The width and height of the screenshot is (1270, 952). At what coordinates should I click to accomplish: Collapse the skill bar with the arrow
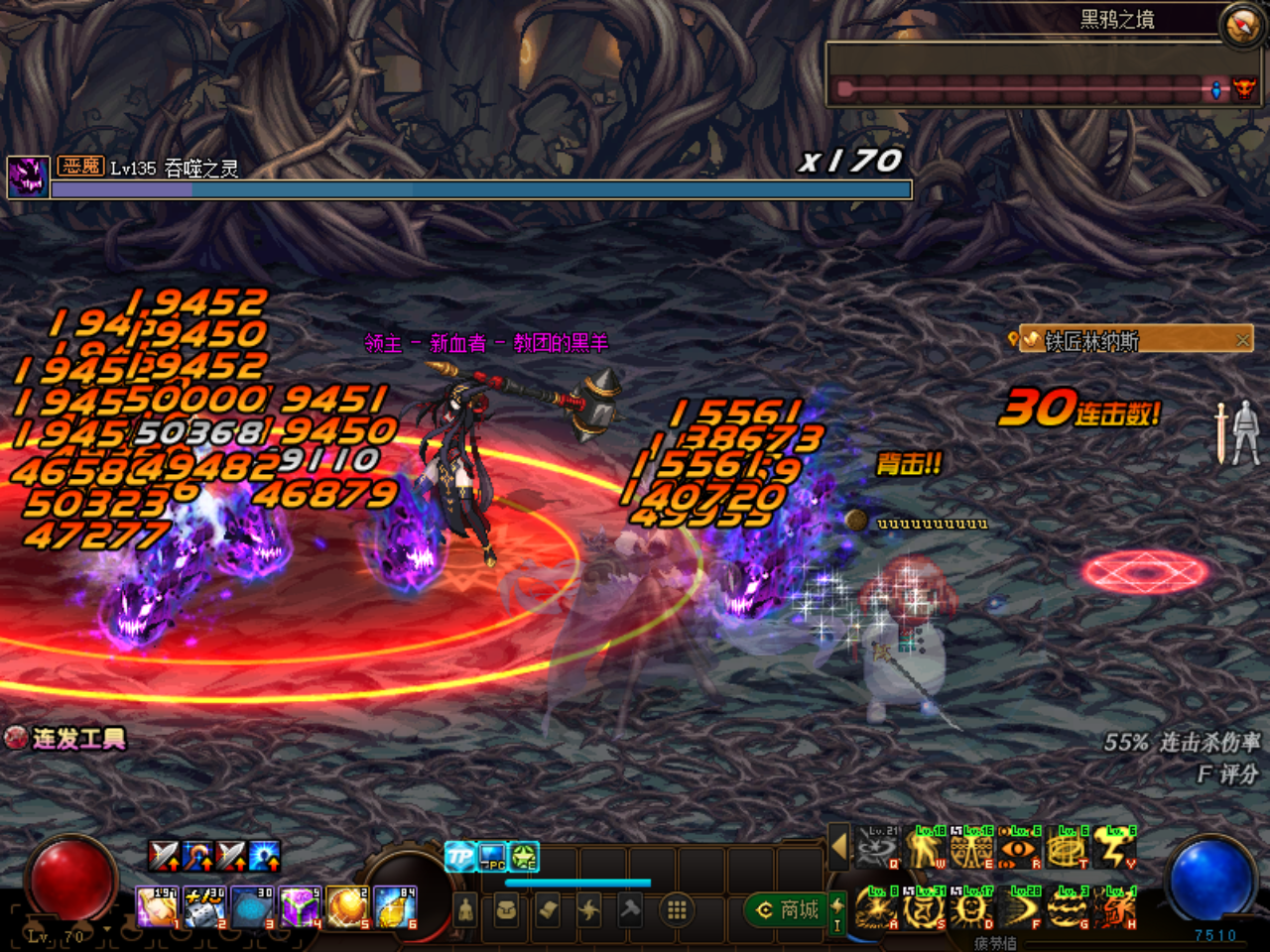point(839,848)
